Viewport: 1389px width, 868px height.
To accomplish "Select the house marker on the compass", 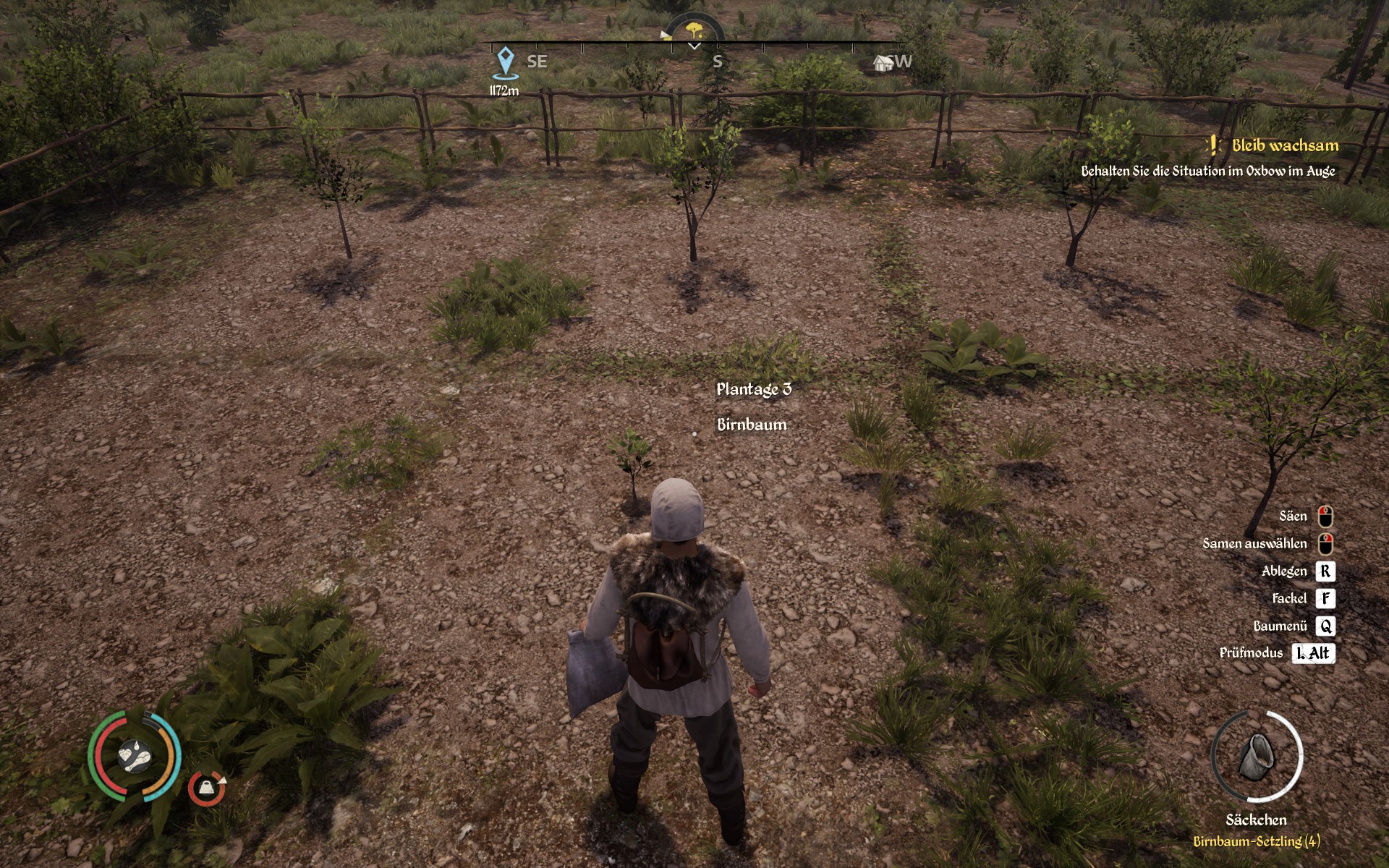I will click(x=883, y=62).
